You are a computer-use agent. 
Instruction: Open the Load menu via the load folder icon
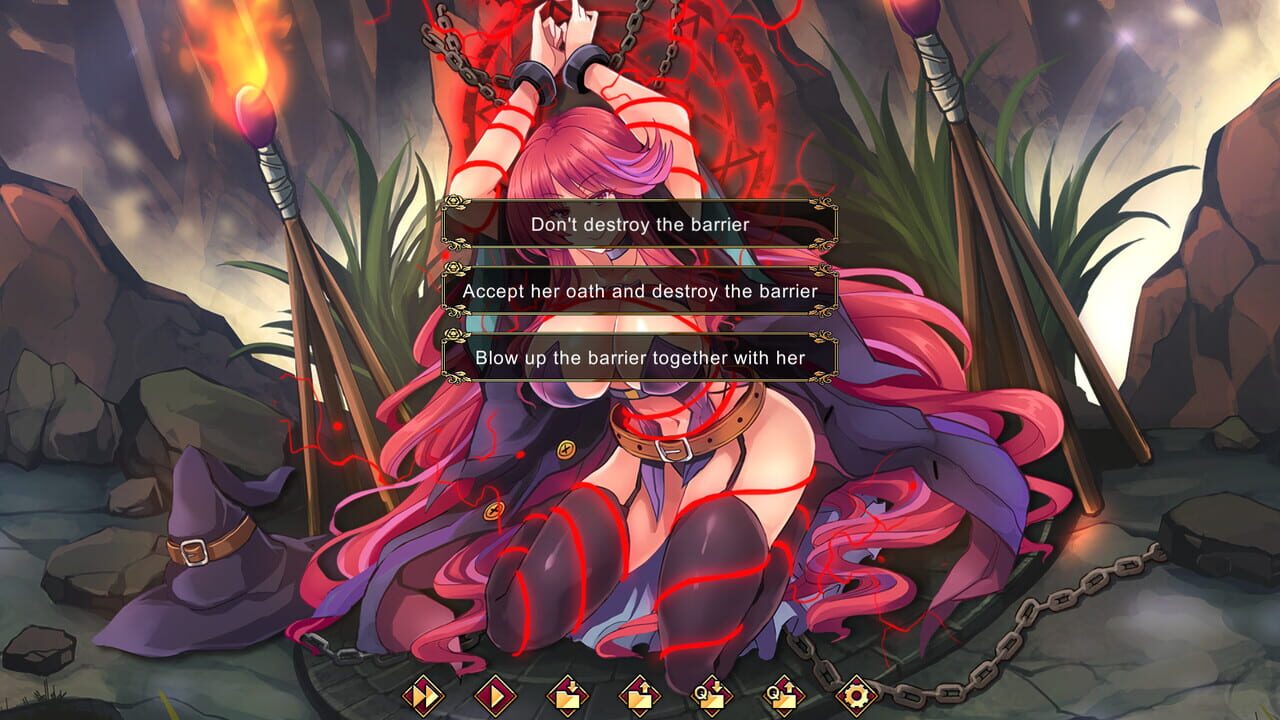click(x=640, y=695)
